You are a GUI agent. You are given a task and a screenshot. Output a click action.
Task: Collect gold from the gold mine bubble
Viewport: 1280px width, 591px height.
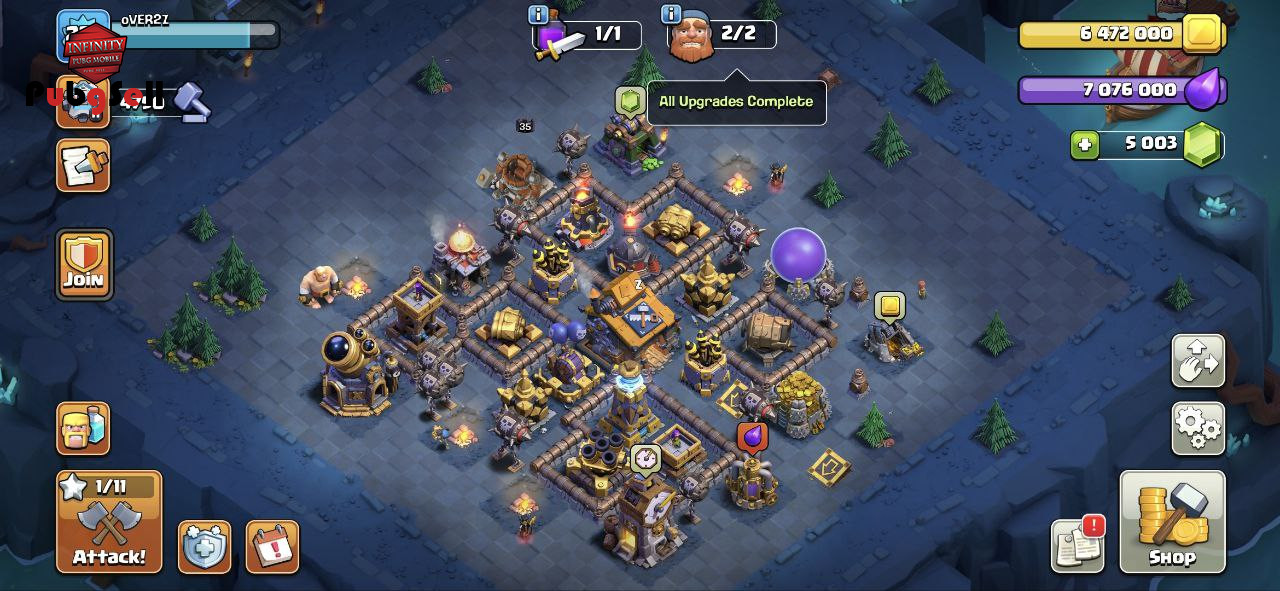[x=889, y=306]
